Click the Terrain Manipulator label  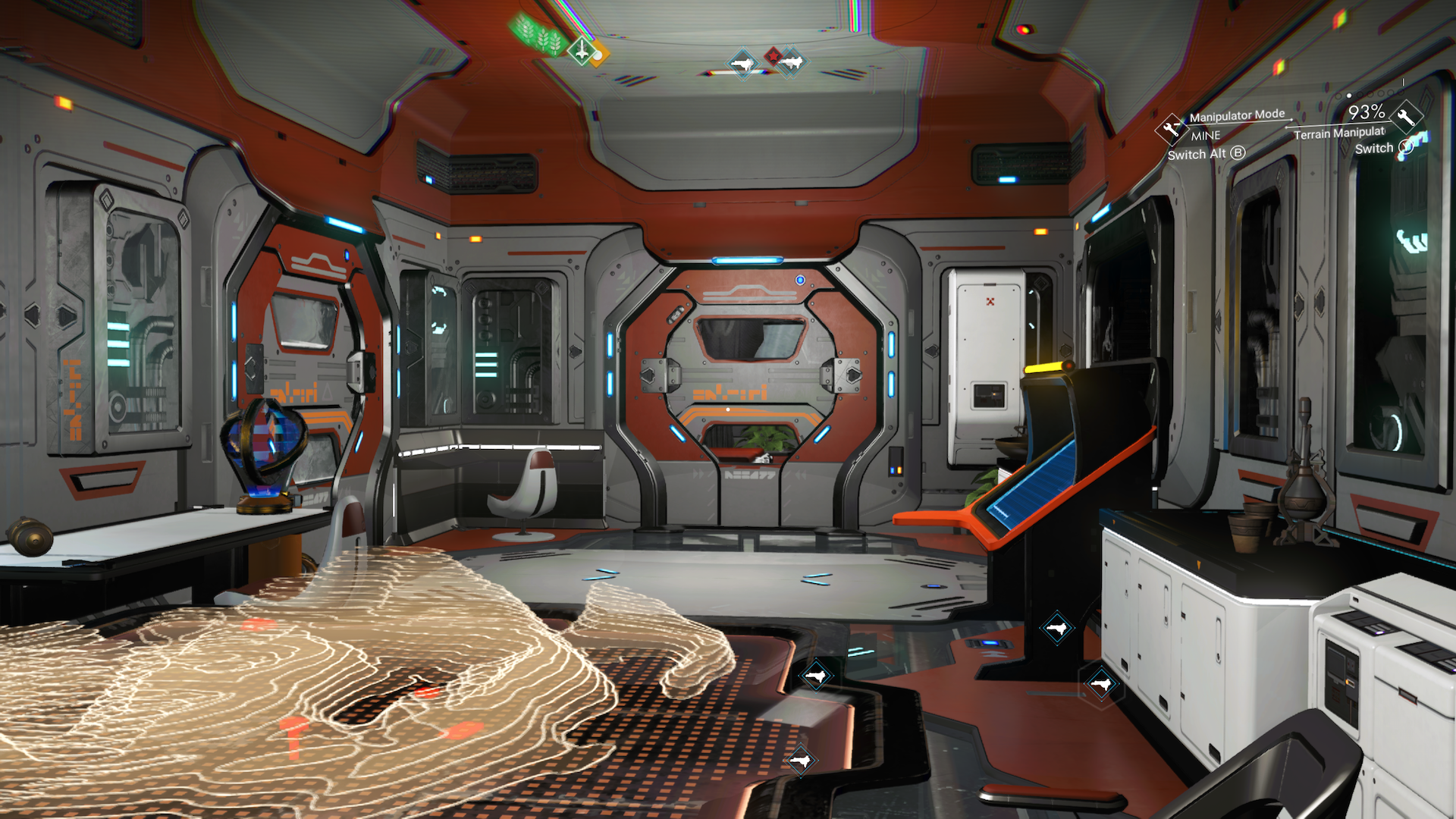point(1340,134)
